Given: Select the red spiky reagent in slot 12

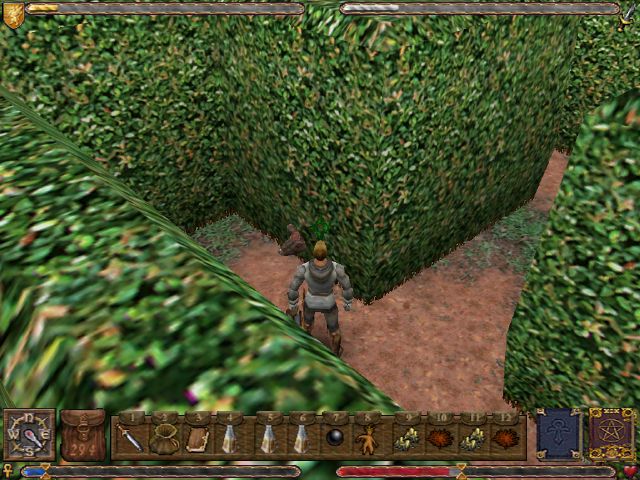Looking at the screenshot, I should (x=508, y=437).
